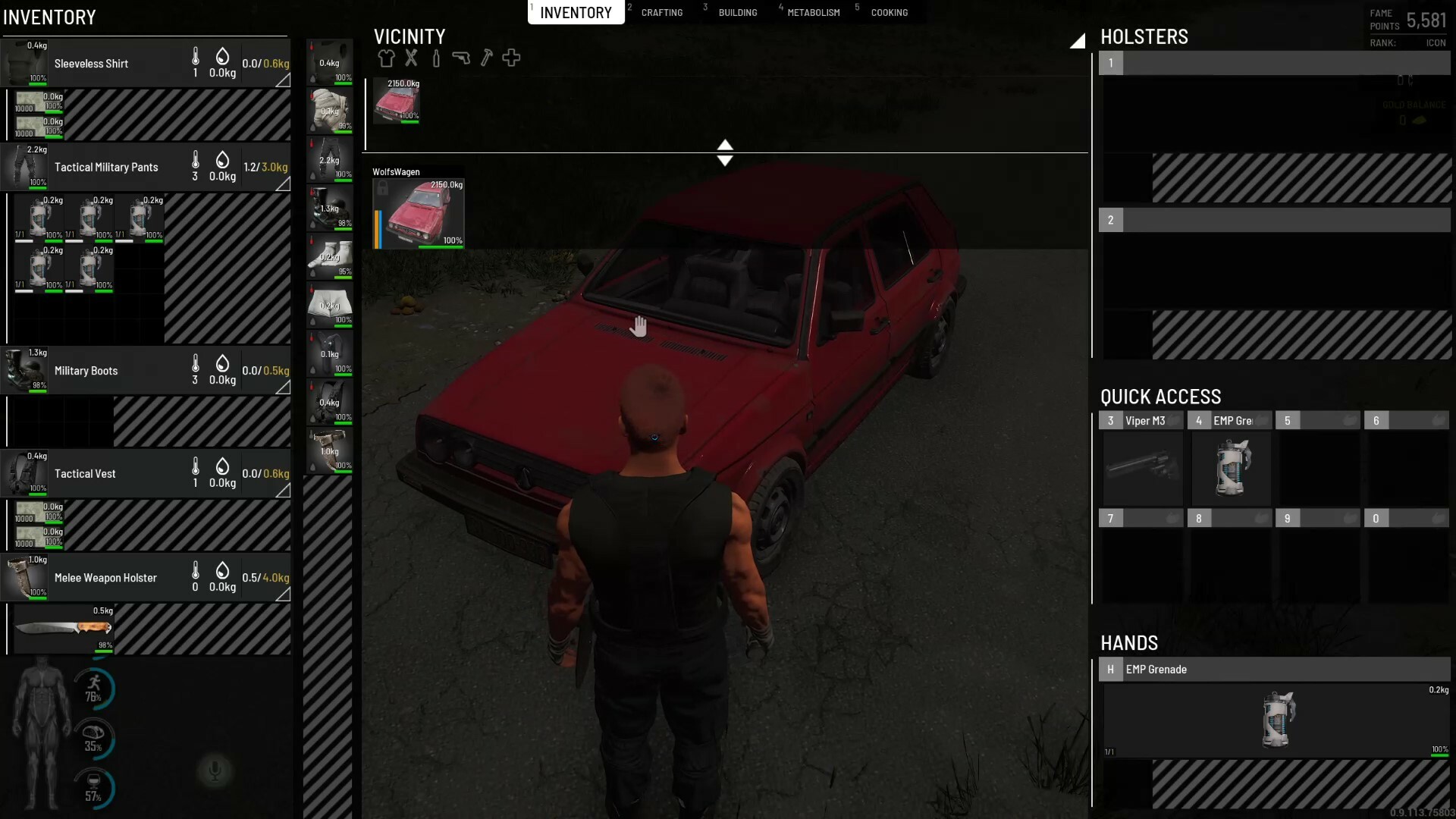Select the WolfsWagen car thumbnail

pyautogui.click(x=419, y=212)
